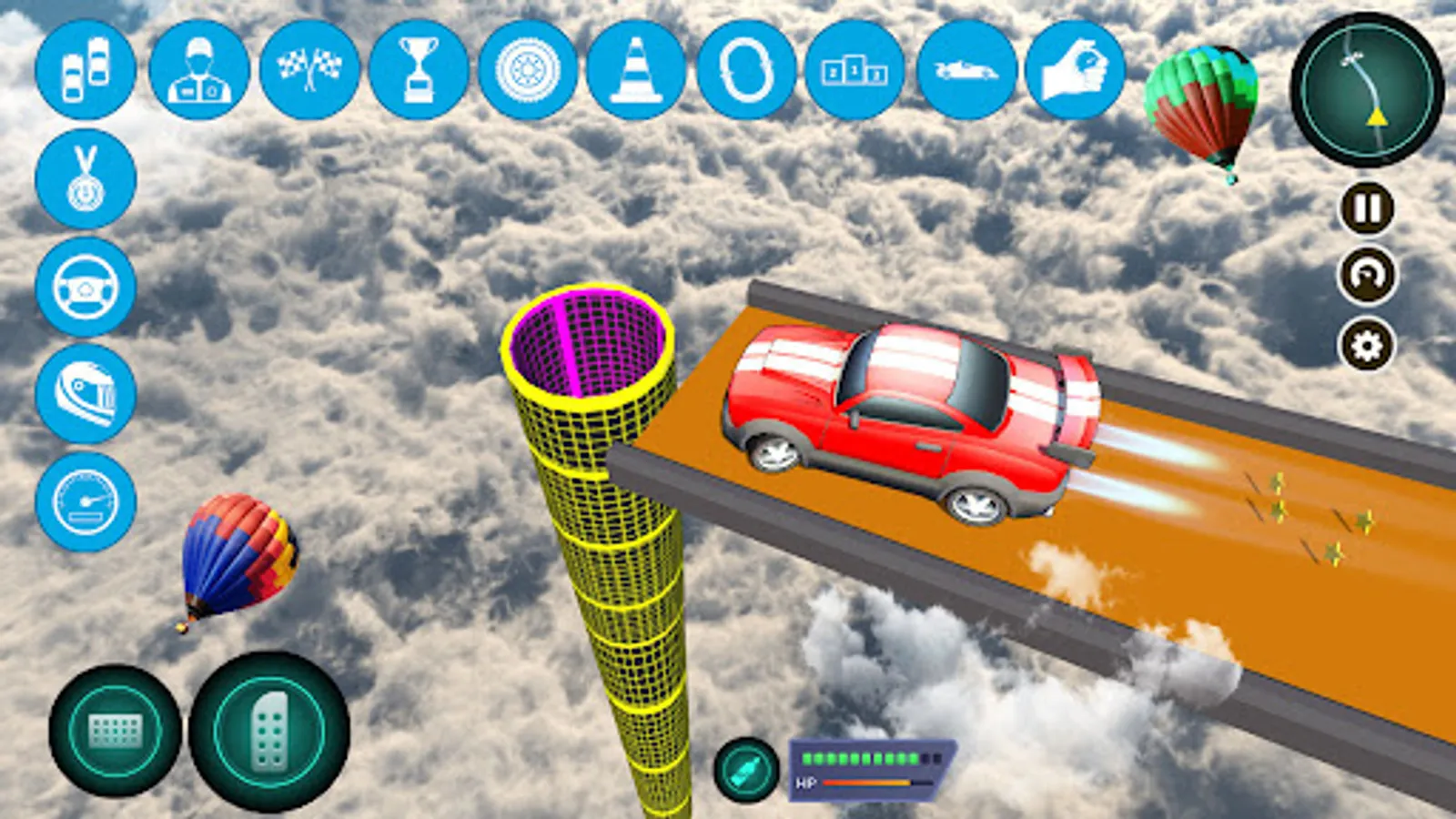Select the checkered flags icon
The height and width of the screenshot is (819, 1456).
click(x=309, y=70)
